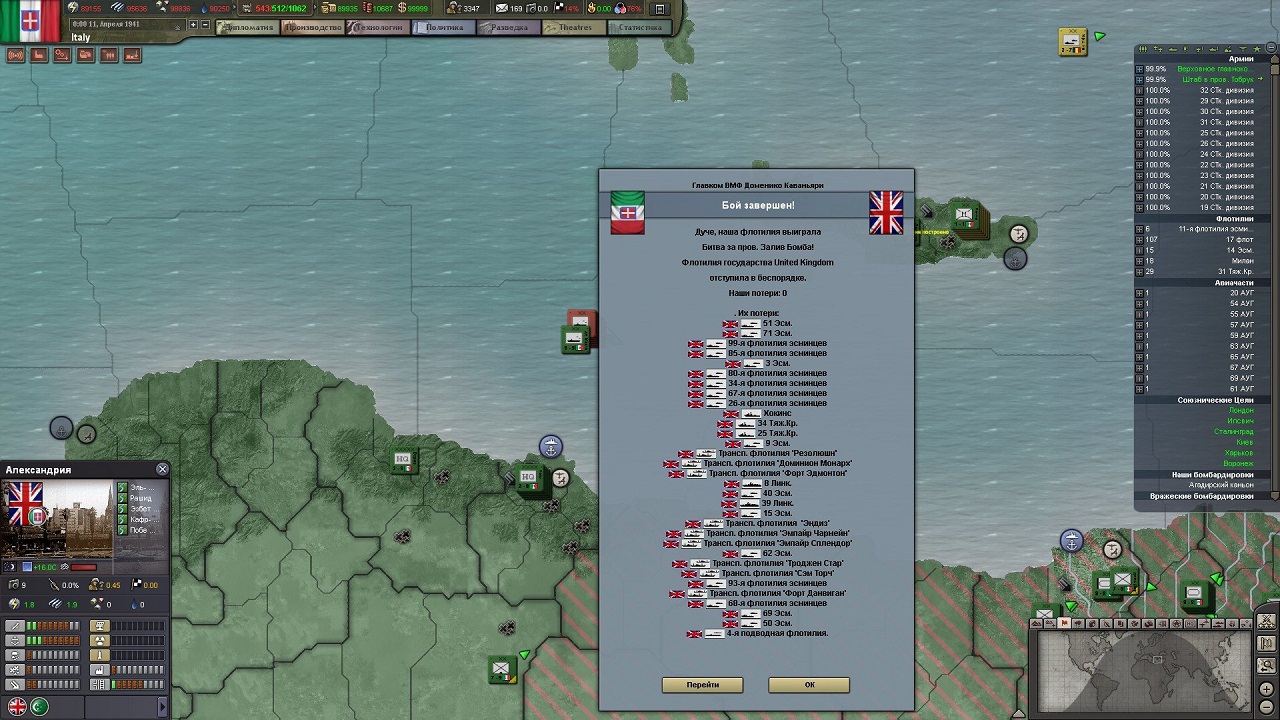This screenshot has width=1280, height=720.
Task: Open the menu button in top bar
Action: click(659, 9)
